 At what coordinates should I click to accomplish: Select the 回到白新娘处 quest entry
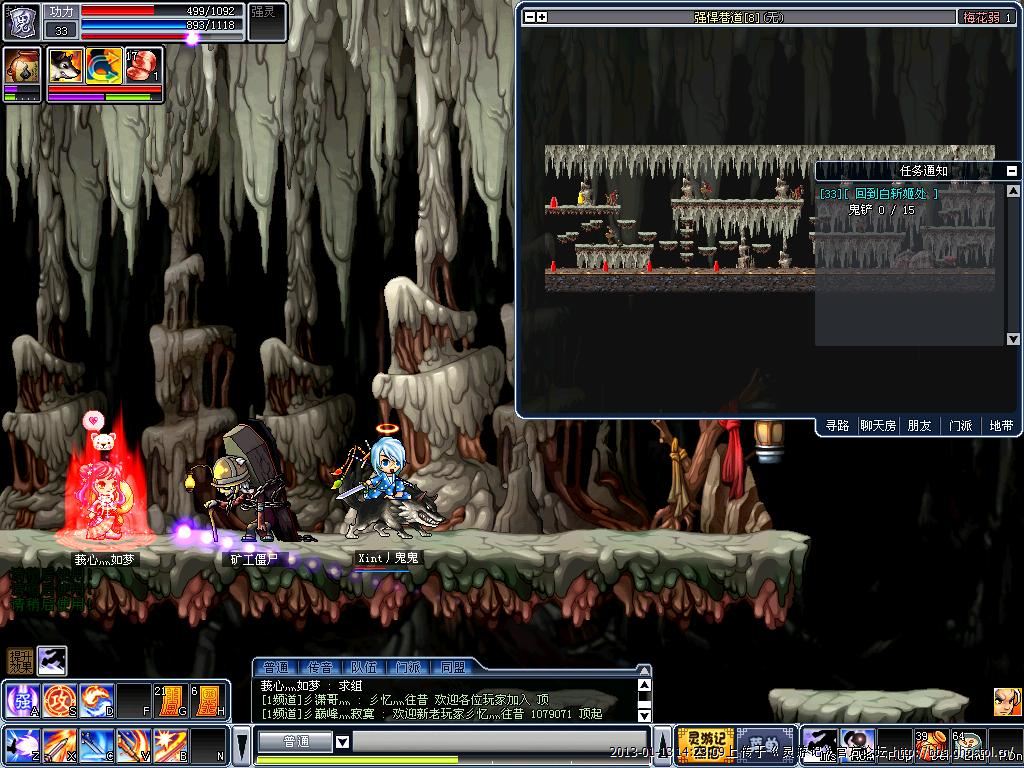pos(879,194)
